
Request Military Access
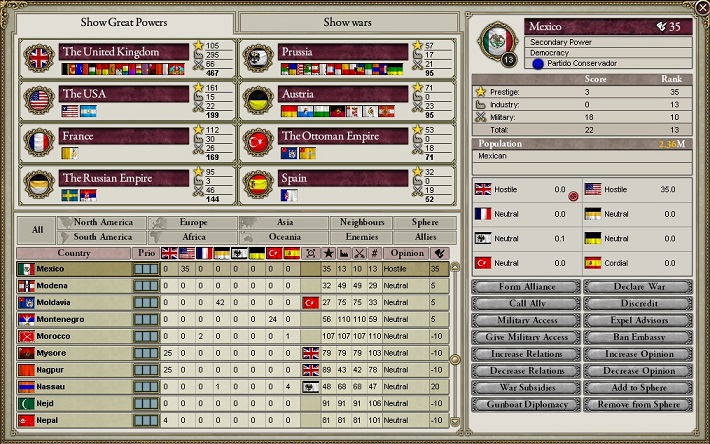coord(526,320)
